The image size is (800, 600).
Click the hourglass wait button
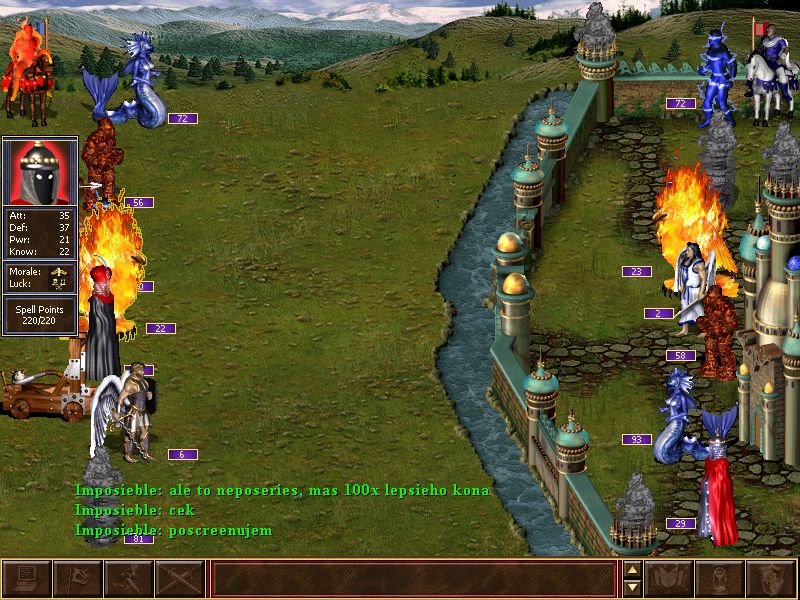coord(721,579)
